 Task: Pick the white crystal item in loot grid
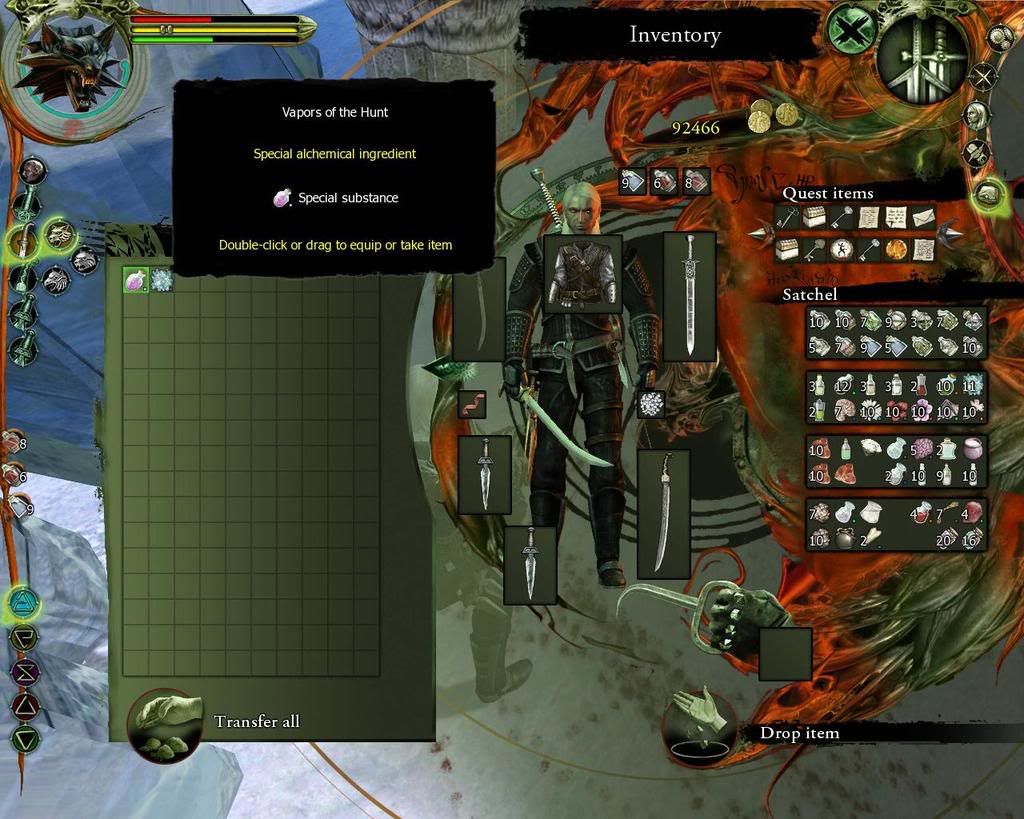tap(161, 281)
